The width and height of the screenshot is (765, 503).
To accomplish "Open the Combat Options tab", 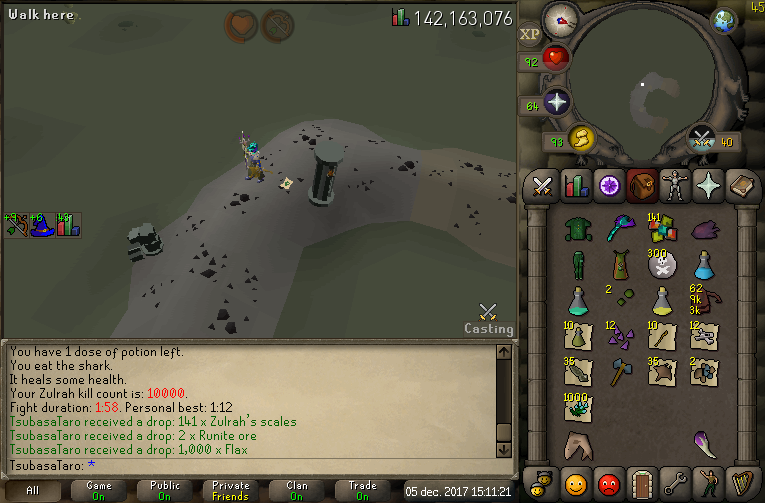I will [x=542, y=186].
